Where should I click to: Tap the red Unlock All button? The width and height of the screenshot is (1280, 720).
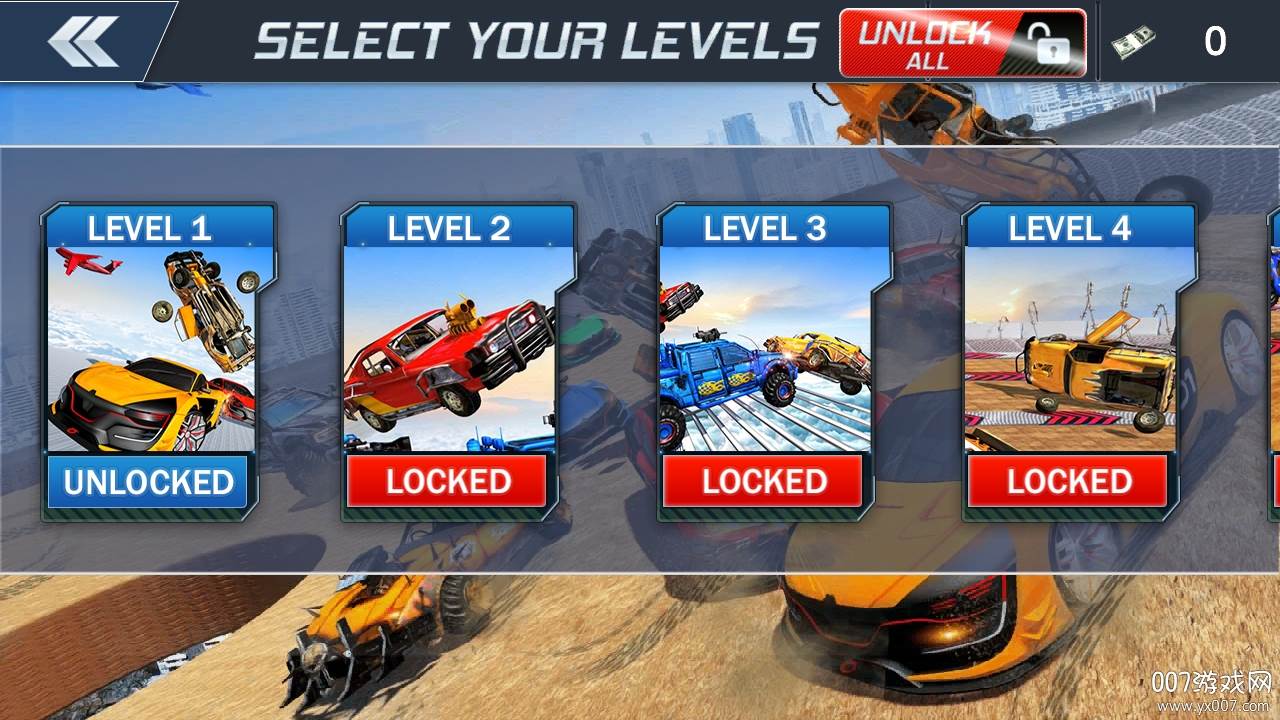point(962,43)
